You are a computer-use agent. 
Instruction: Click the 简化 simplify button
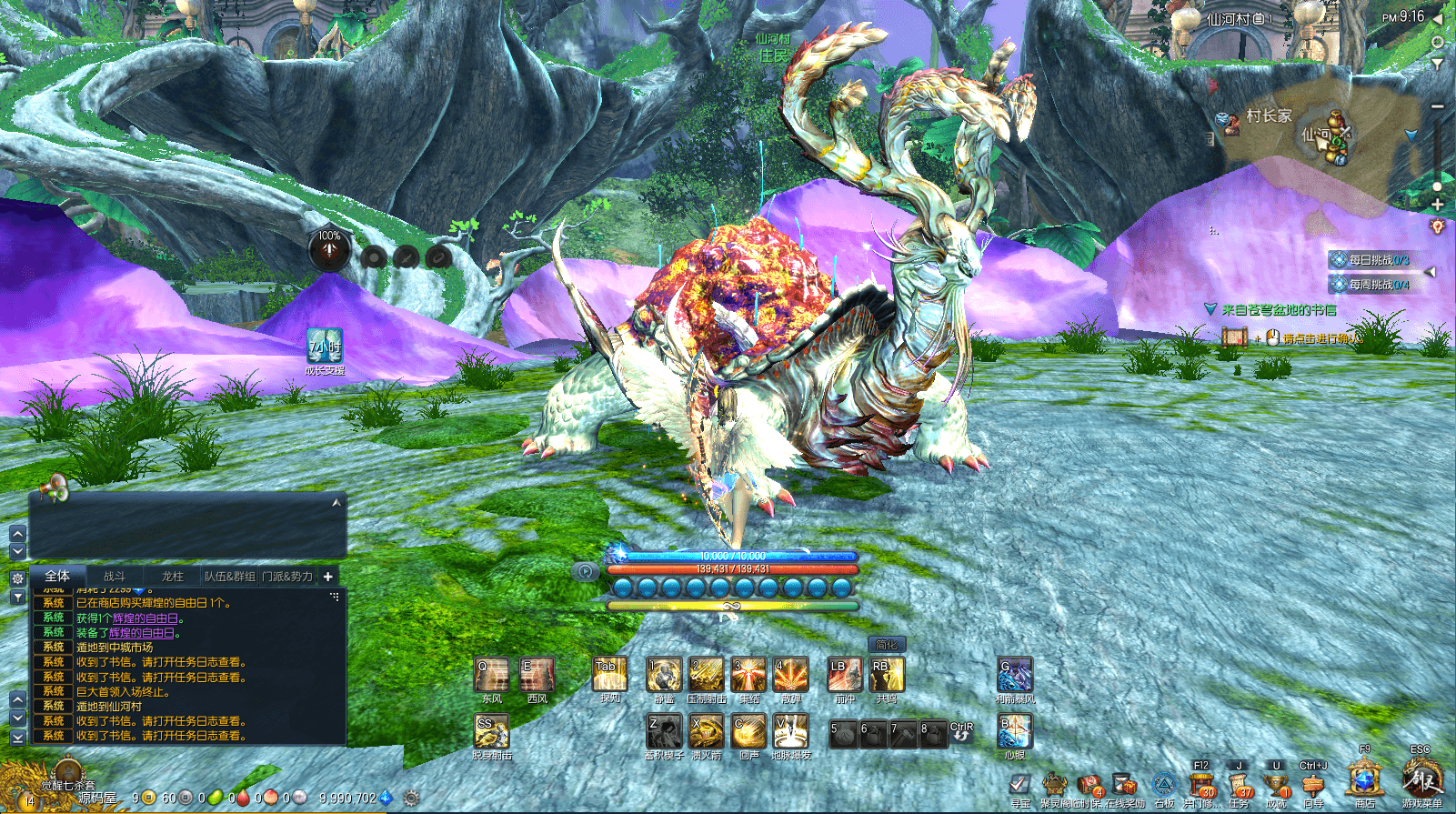[887, 645]
